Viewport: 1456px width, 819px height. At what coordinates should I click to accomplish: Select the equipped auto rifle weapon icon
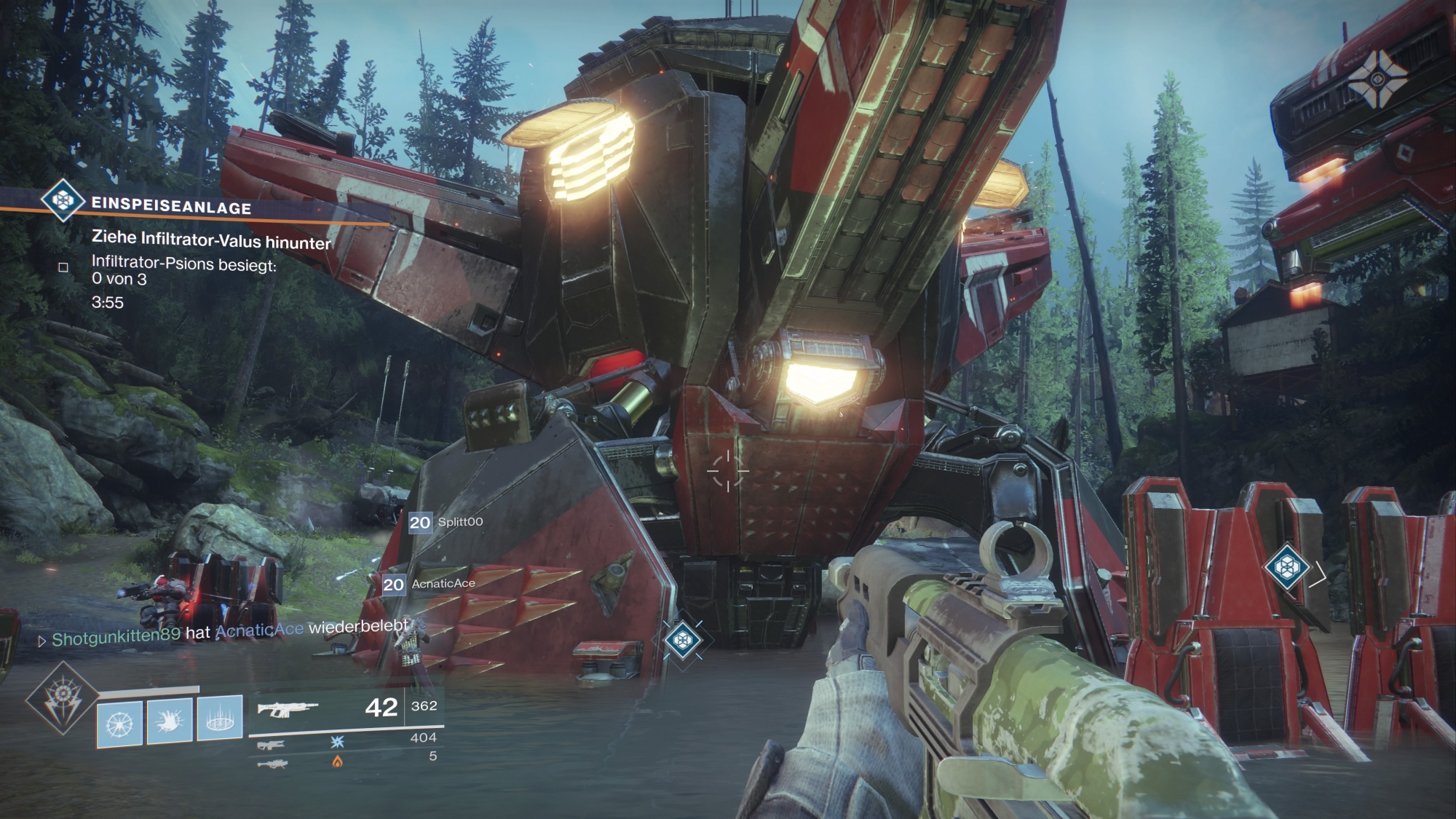(287, 709)
